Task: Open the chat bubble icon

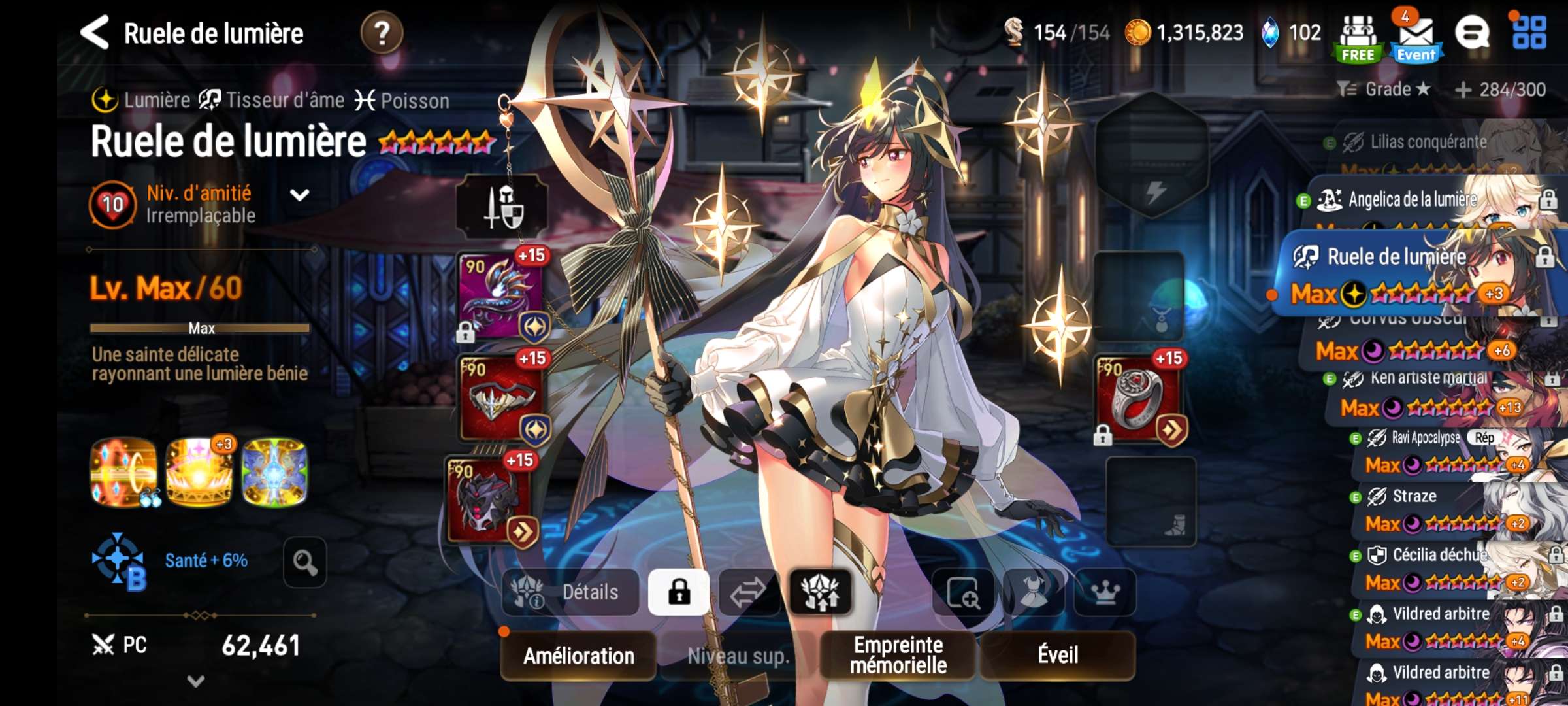Action: pyautogui.click(x=1472, y=33)
